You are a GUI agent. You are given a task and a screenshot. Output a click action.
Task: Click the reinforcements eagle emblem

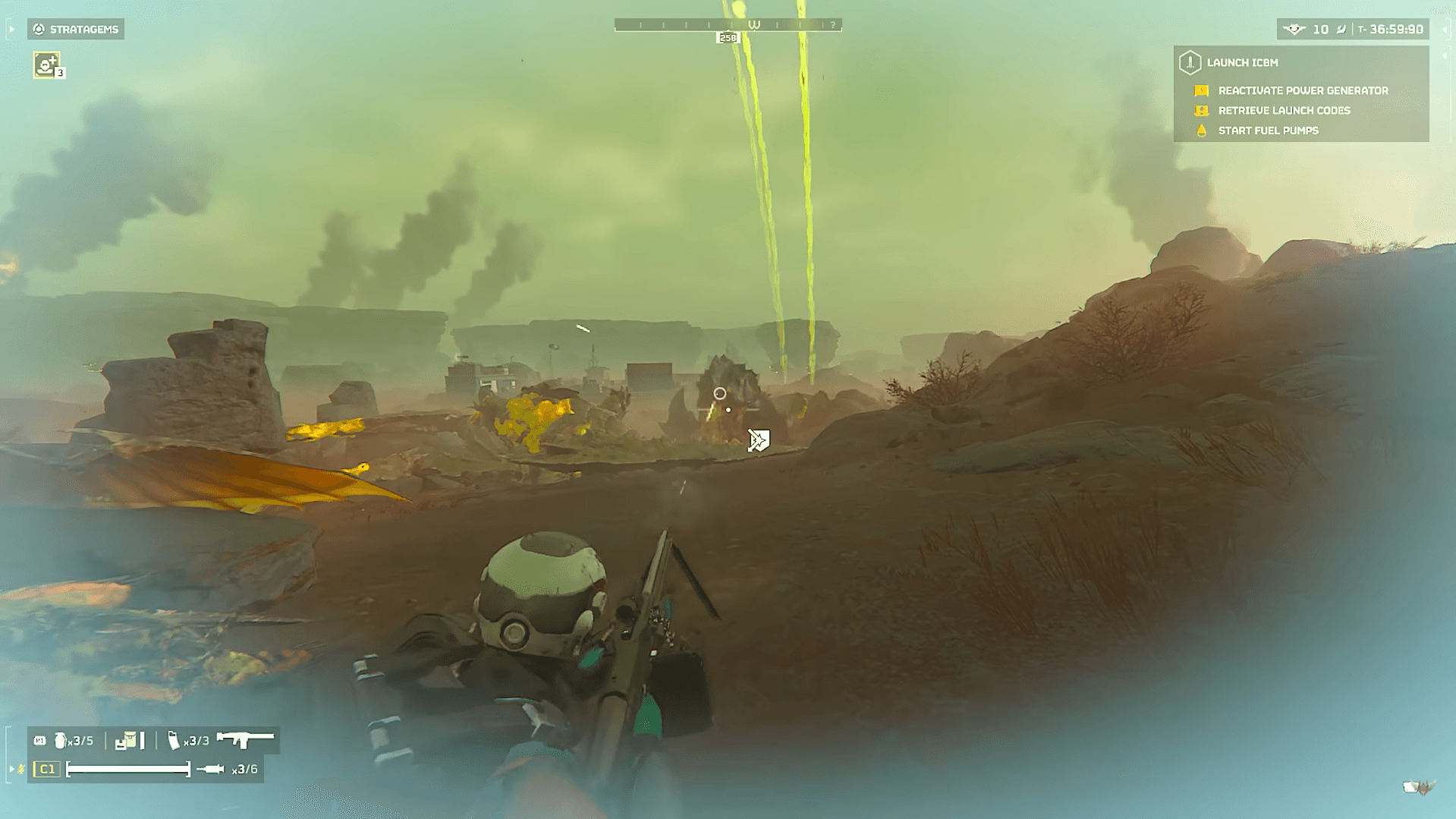tap(1294, 30)
